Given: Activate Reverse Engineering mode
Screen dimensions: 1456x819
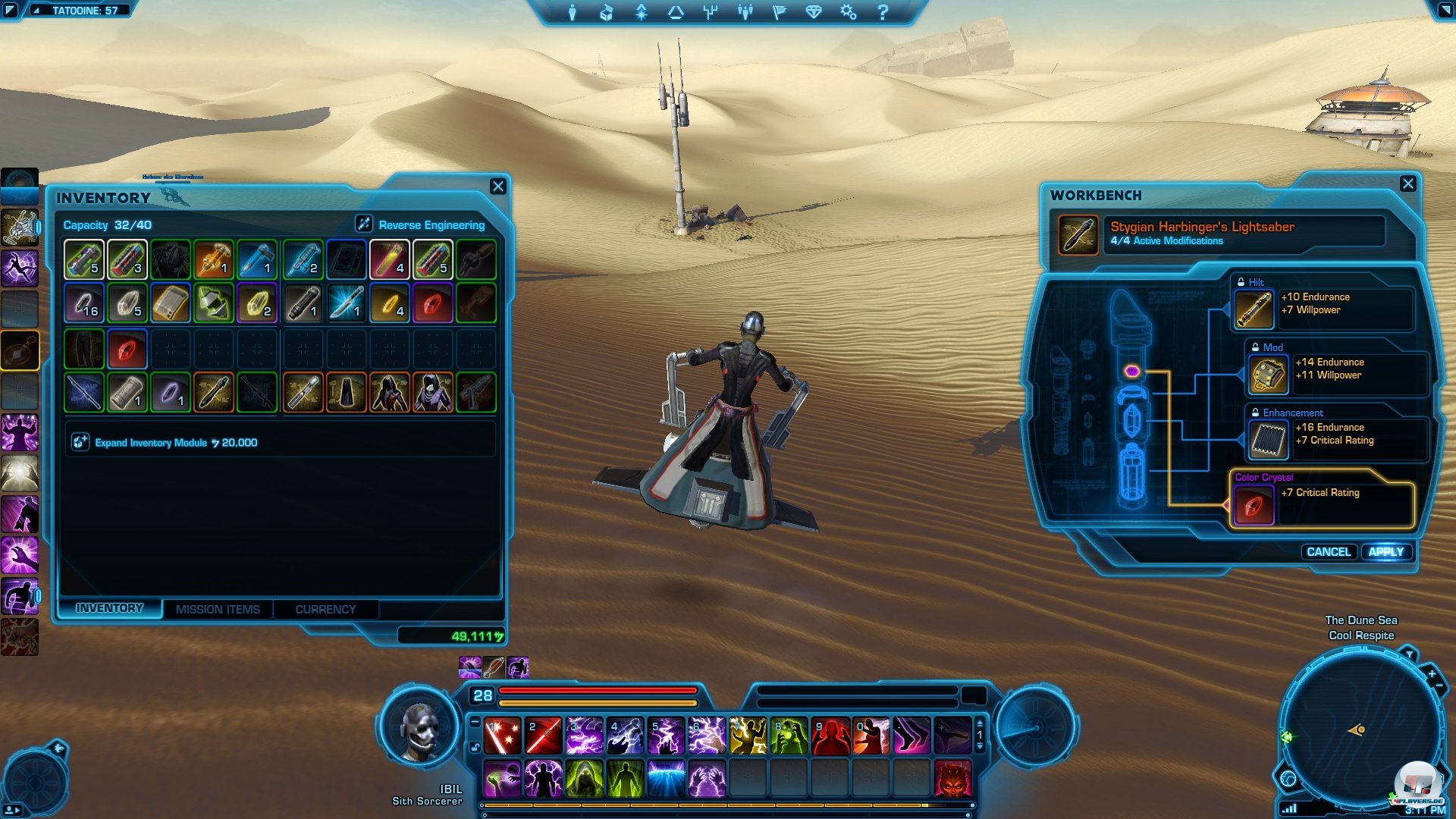Looking at the screenshot, I should tap(364, 224).
